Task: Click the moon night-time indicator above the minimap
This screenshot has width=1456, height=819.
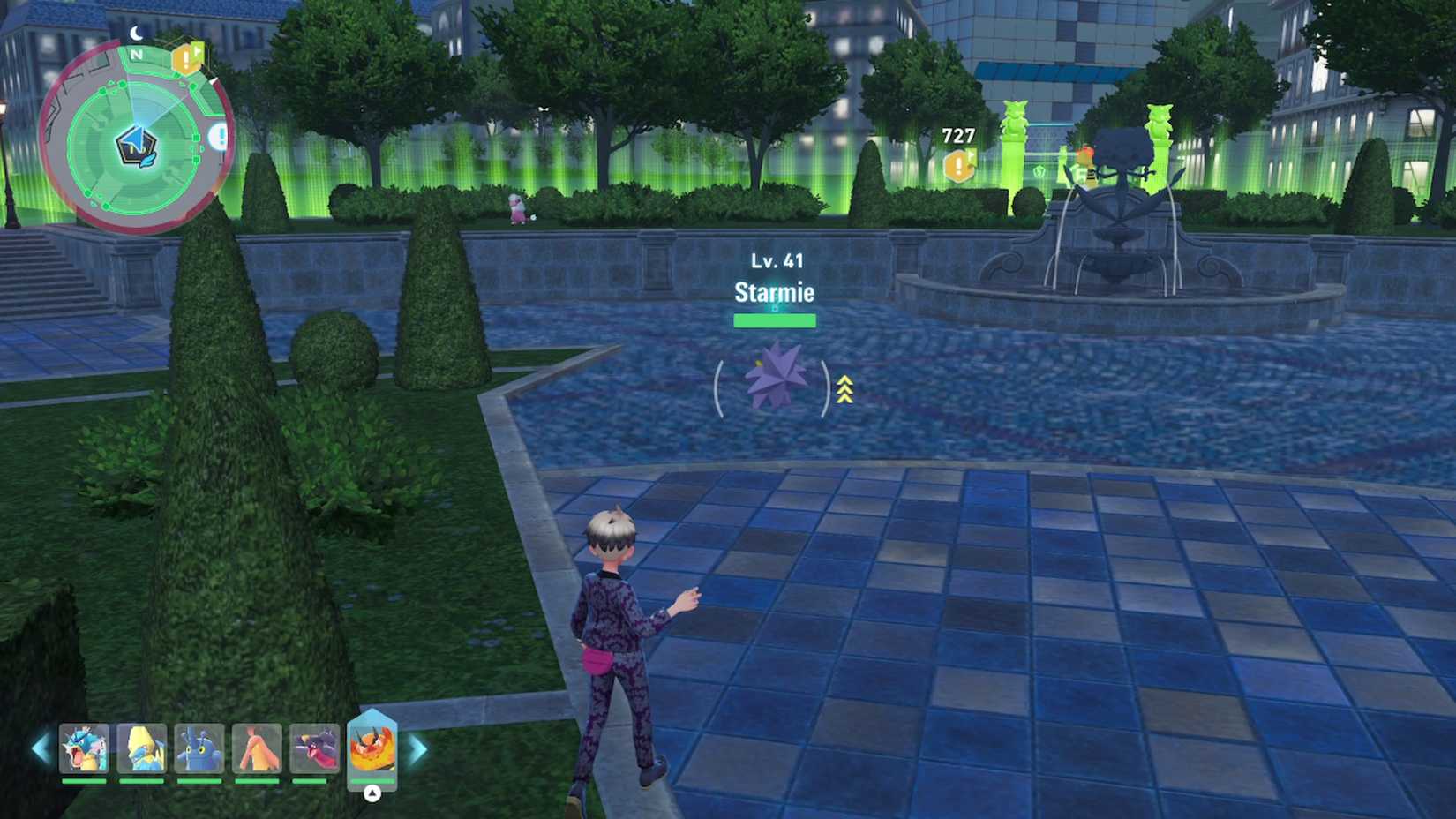Action: pyautogui.click(x=136, y=32)
